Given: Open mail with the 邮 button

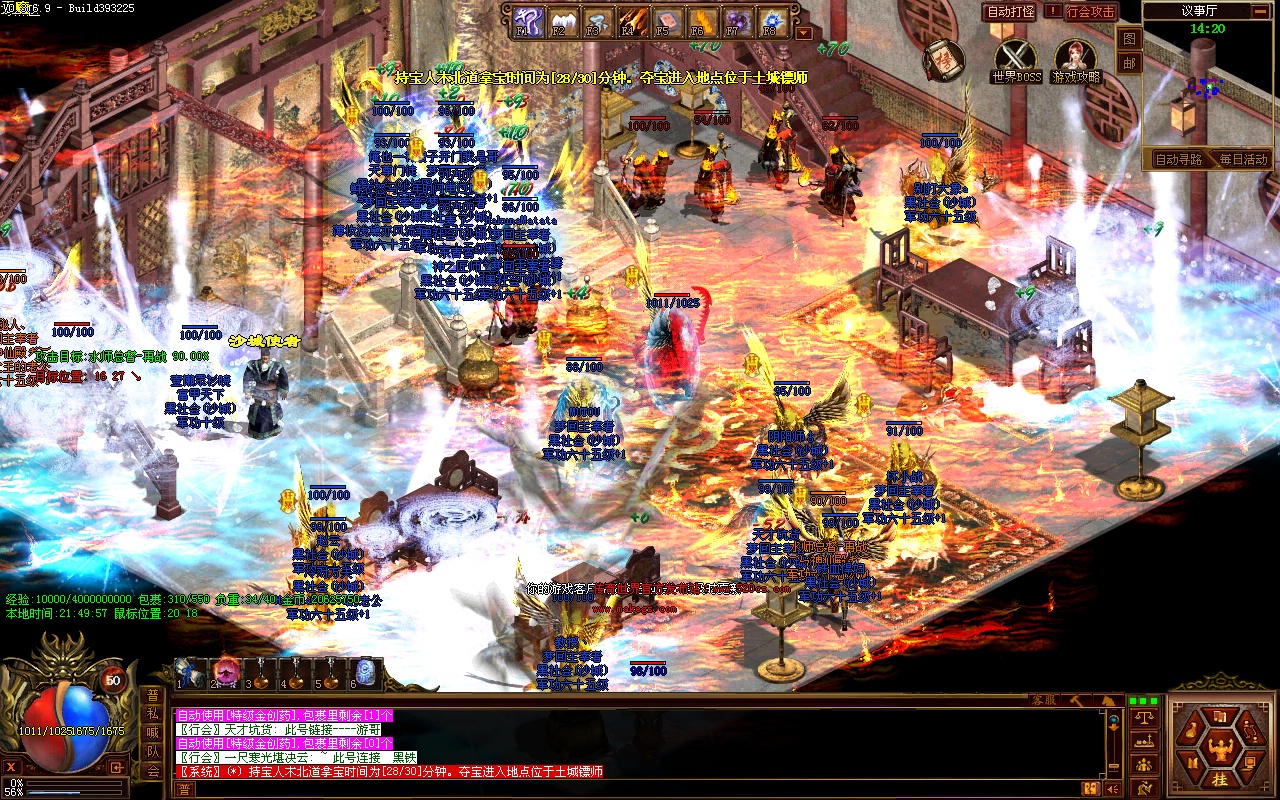Looking at the screenshot, I should coord(1129,63).
